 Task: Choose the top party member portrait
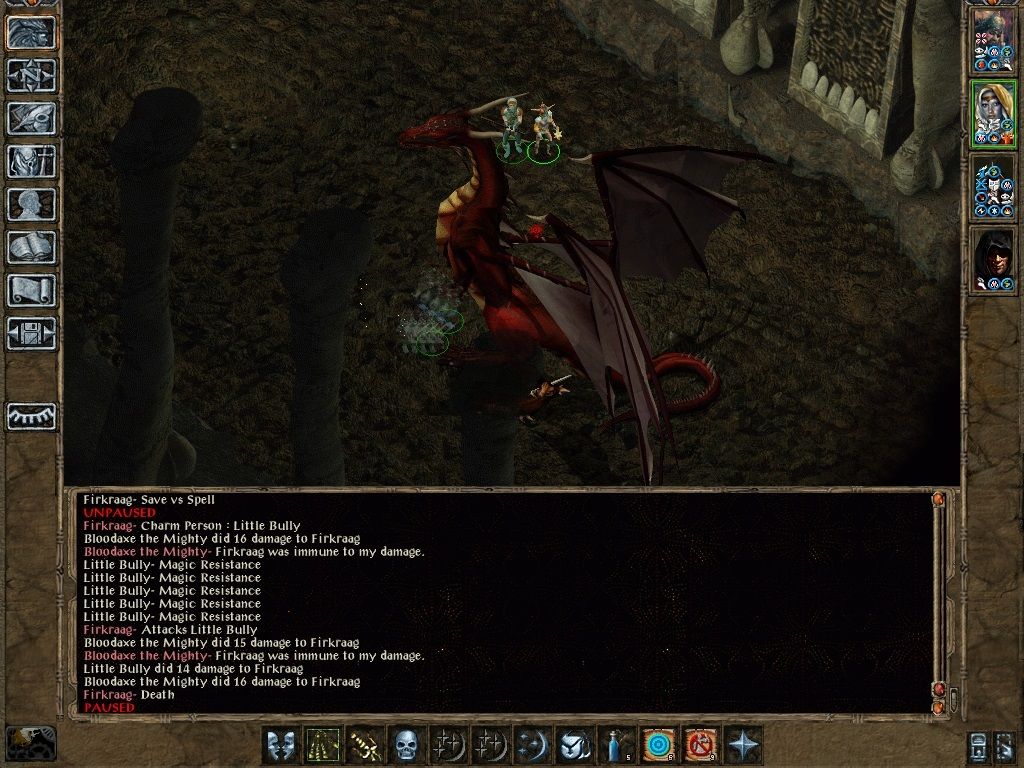click(x=992, y=40)
